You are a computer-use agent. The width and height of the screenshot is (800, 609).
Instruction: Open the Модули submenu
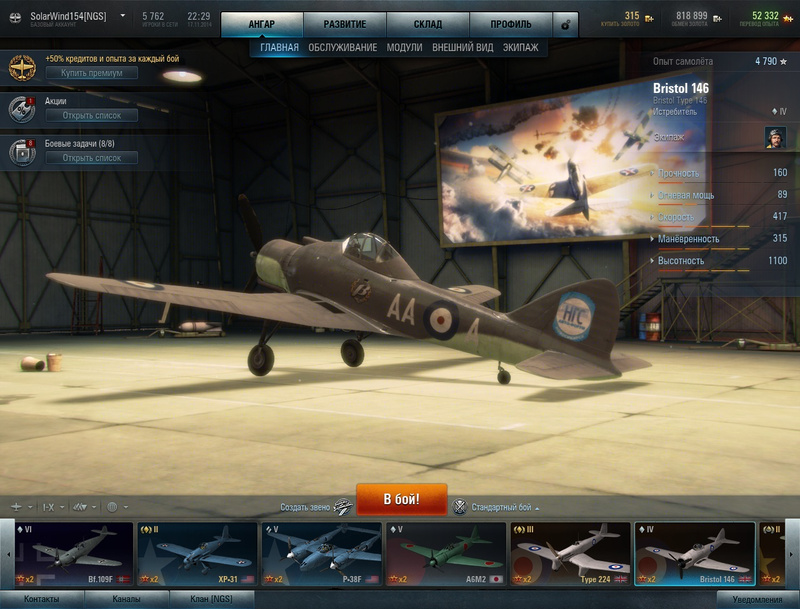pyautogui.click(x=404, y=47)
